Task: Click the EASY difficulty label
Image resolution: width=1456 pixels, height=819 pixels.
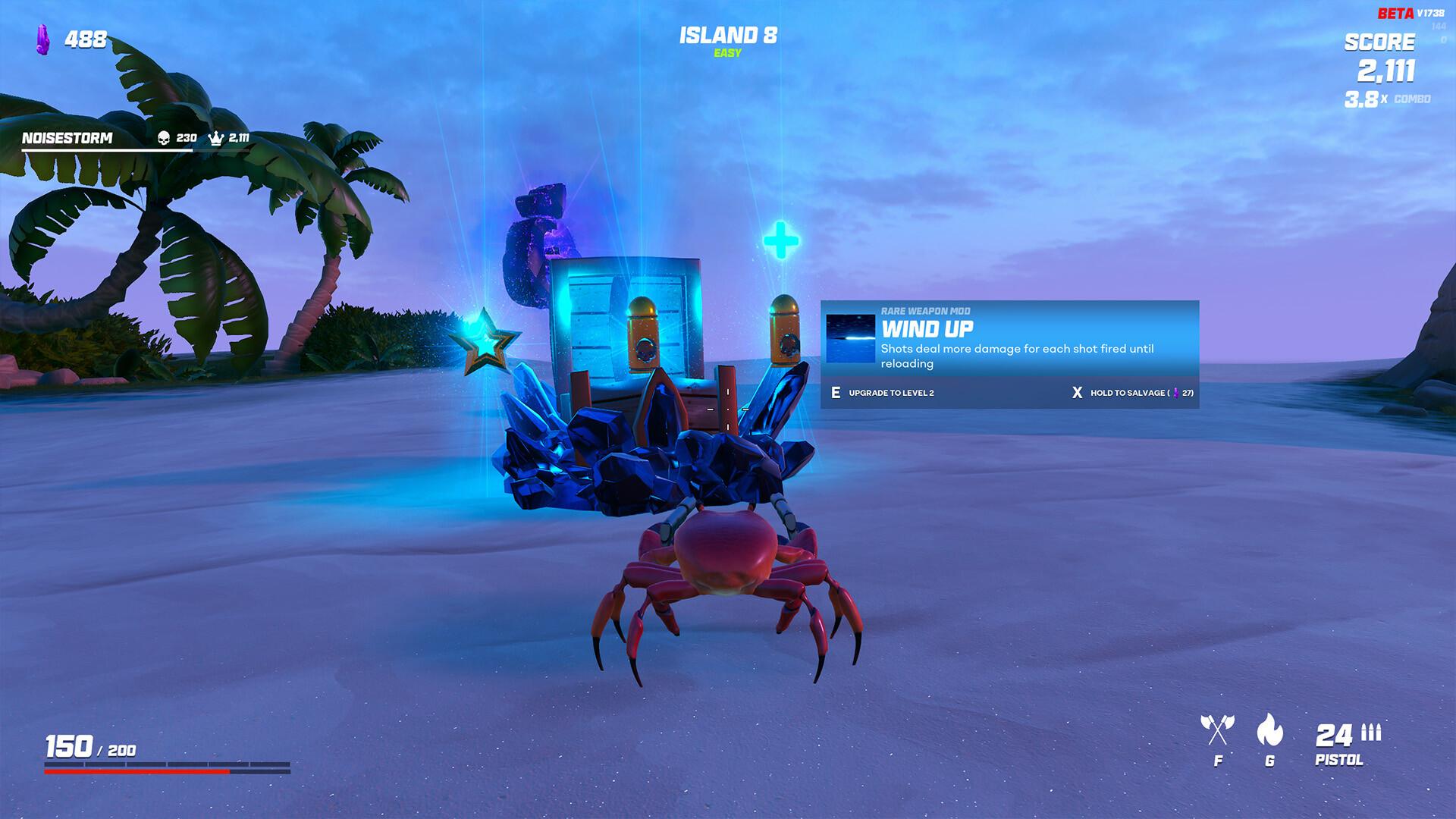Action: tap(726, 53)
